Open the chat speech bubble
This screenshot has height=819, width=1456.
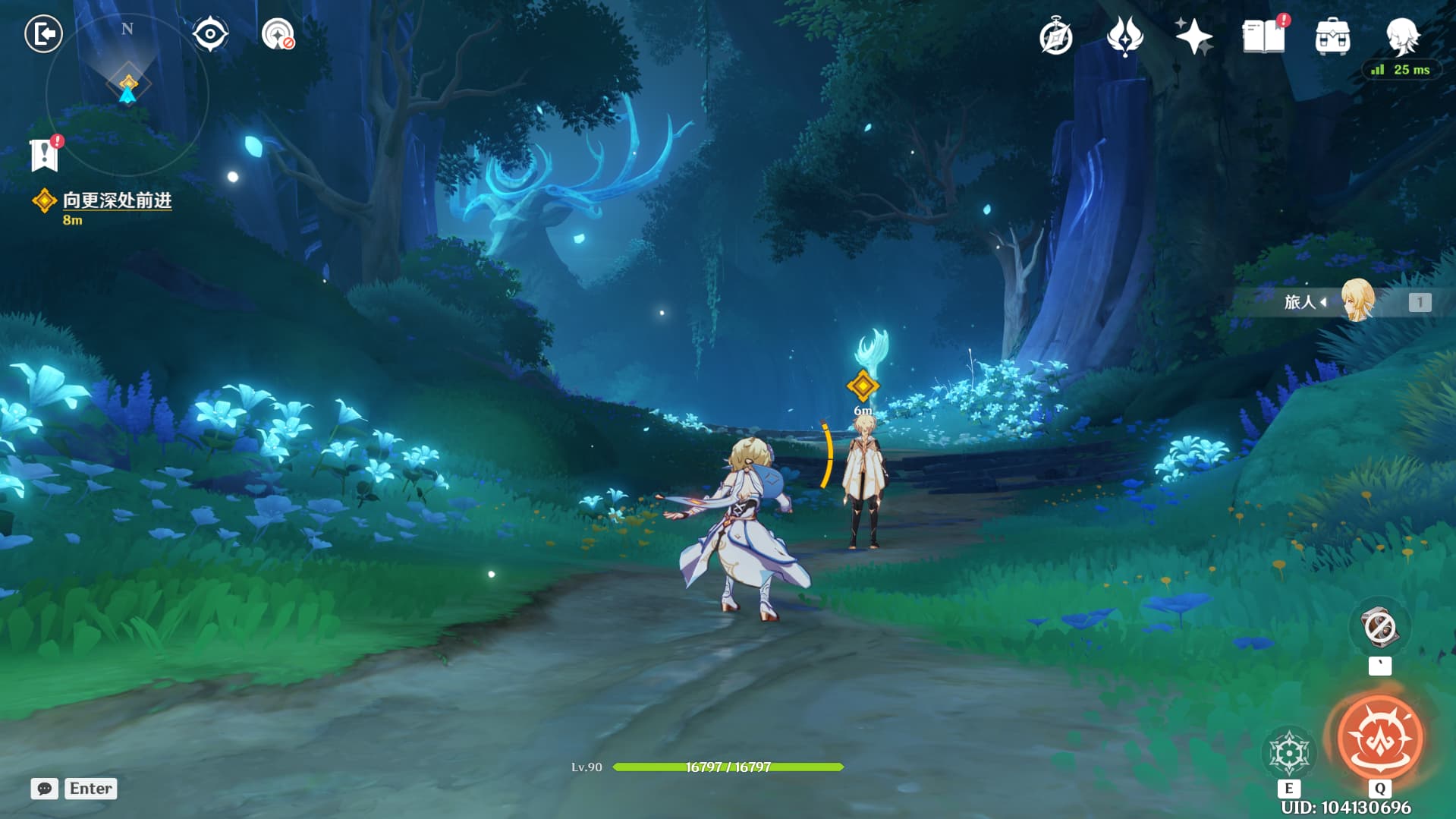(44, 789)
